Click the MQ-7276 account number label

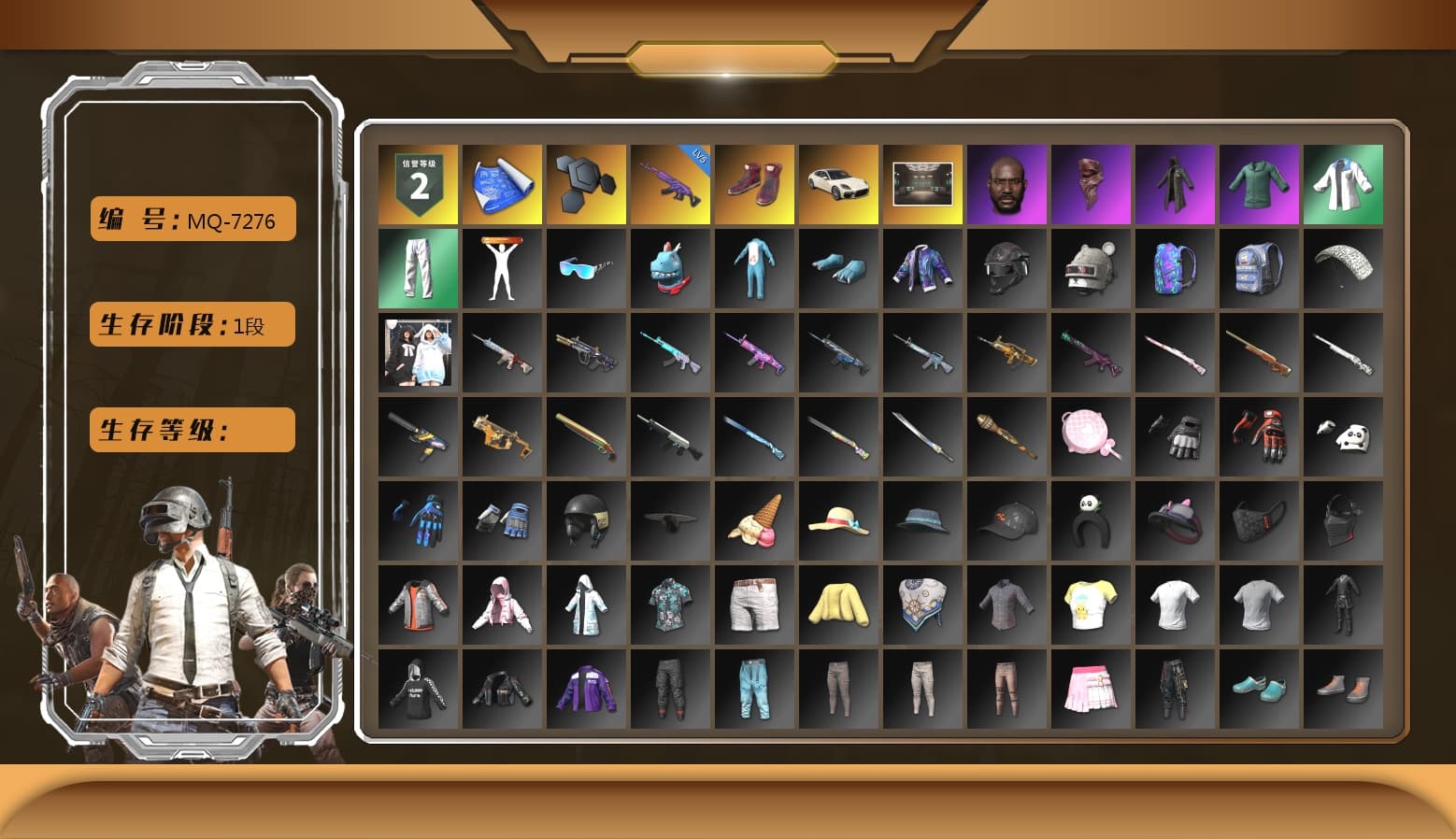pos(192,220)
